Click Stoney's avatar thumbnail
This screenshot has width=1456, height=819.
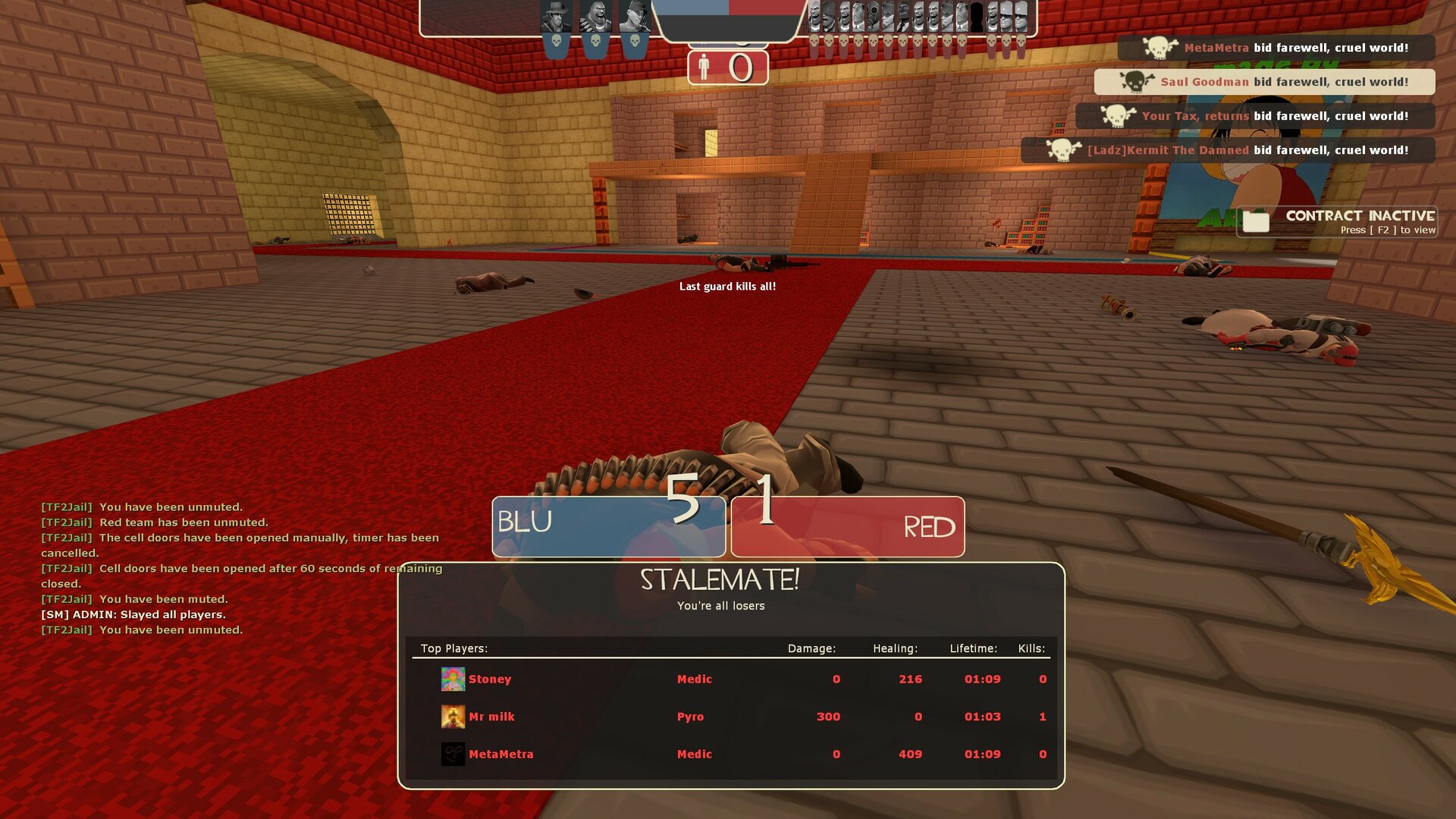coord(453,679)
